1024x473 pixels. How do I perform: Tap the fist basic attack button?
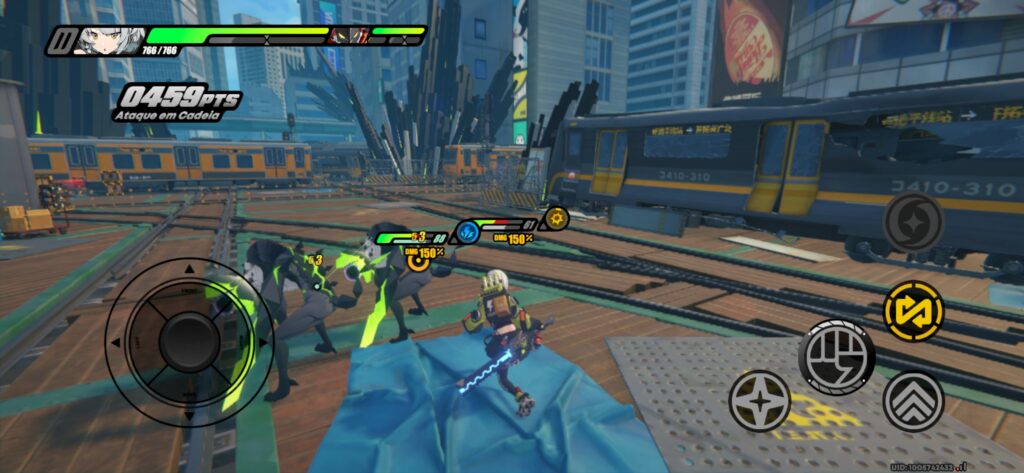tap(836, 357)
